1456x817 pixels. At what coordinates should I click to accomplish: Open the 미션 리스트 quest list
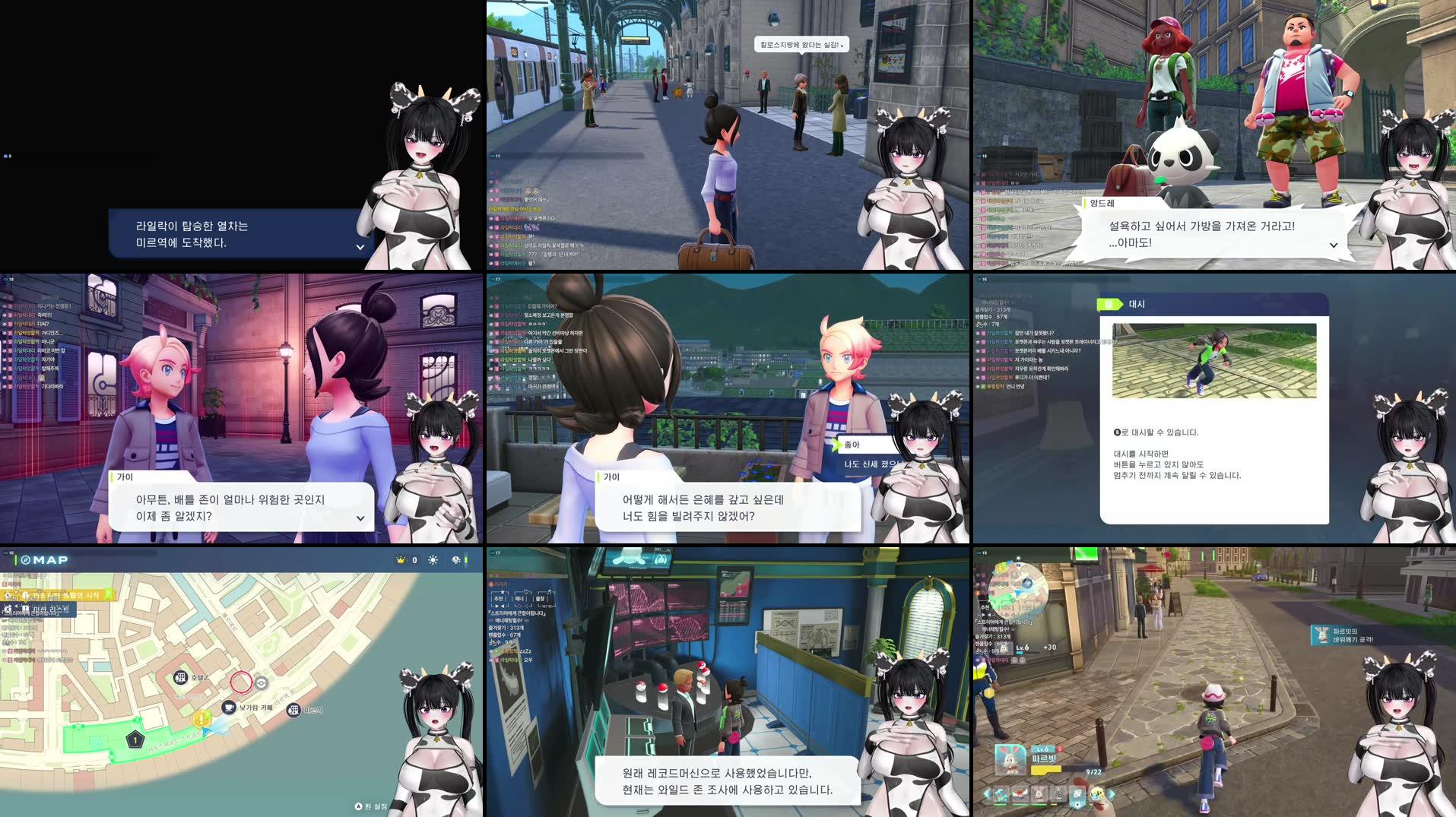point(51,608)
